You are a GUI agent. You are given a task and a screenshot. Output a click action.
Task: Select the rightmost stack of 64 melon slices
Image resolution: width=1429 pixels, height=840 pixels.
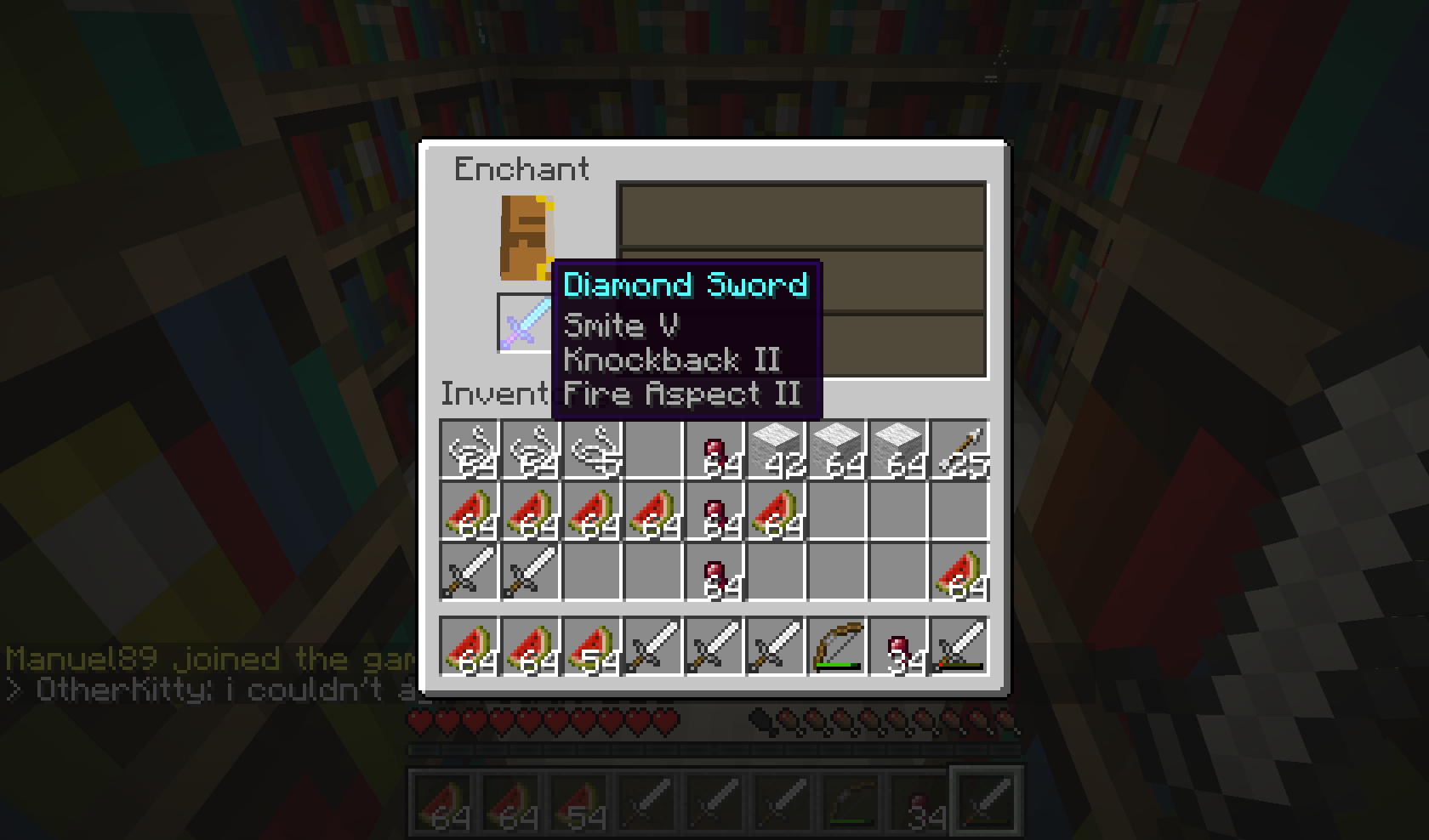pyautogui.click(x=961, y=572)
